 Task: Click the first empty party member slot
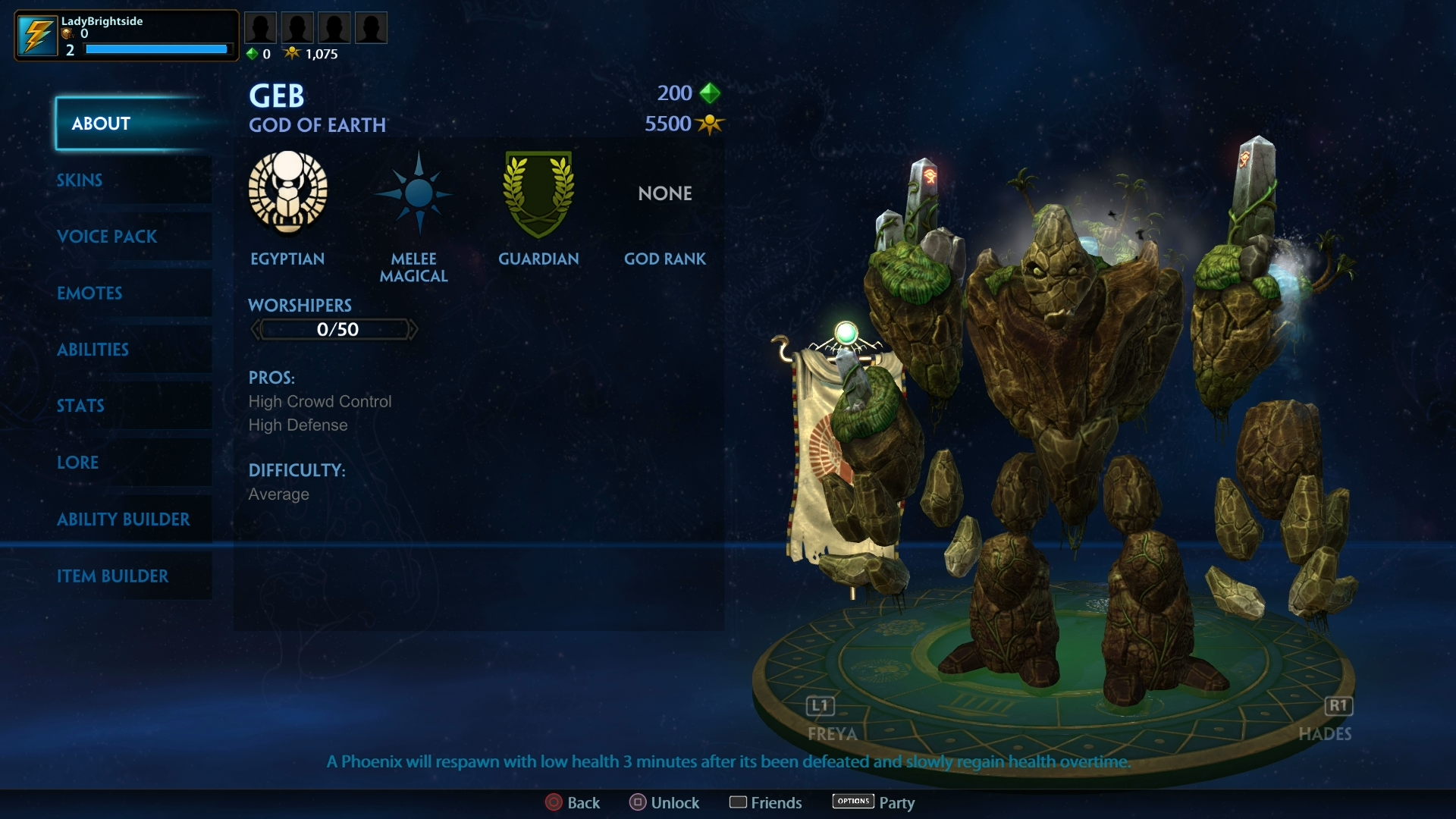(x=261, y=27)
